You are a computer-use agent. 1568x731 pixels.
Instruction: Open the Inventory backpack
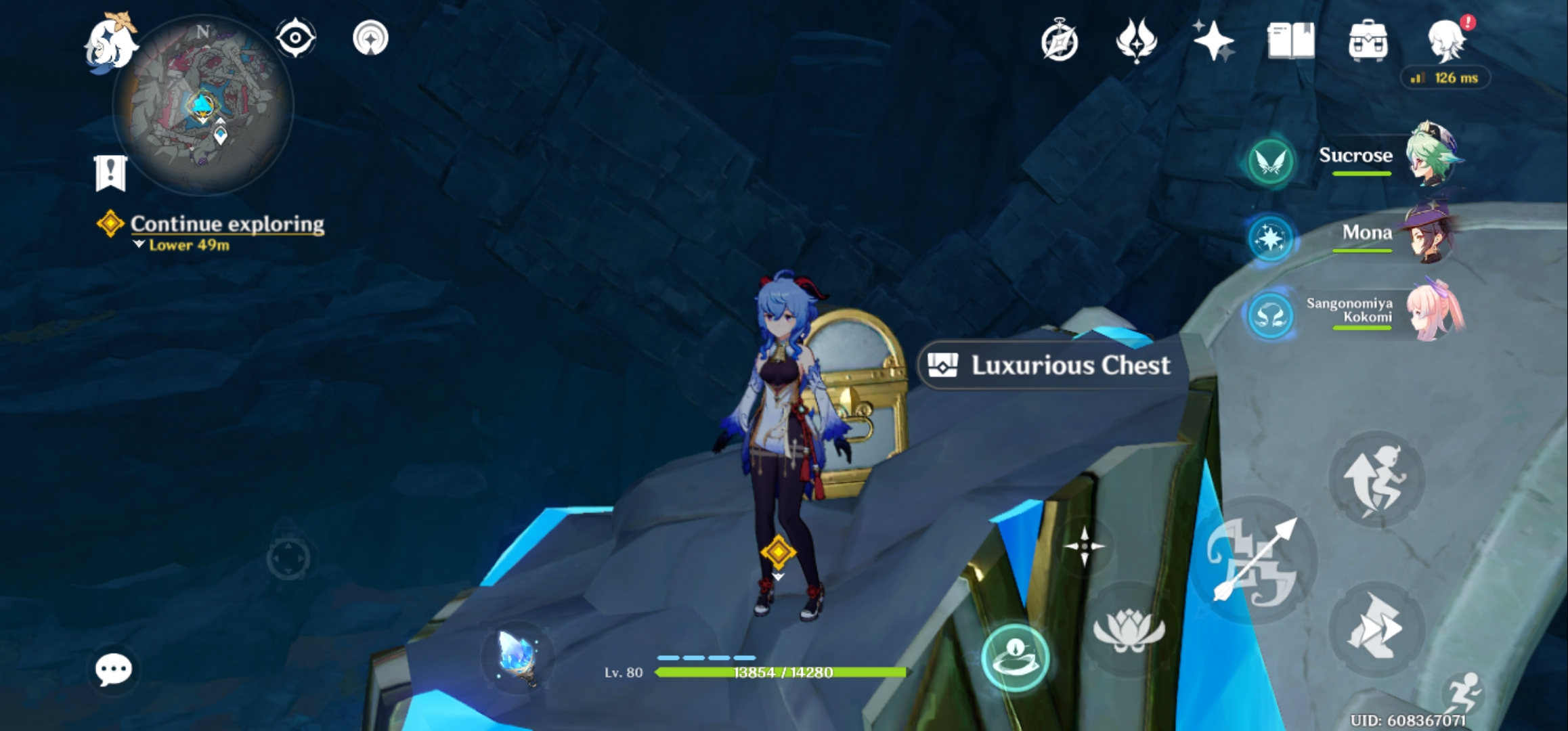(x=1369, y=39)
